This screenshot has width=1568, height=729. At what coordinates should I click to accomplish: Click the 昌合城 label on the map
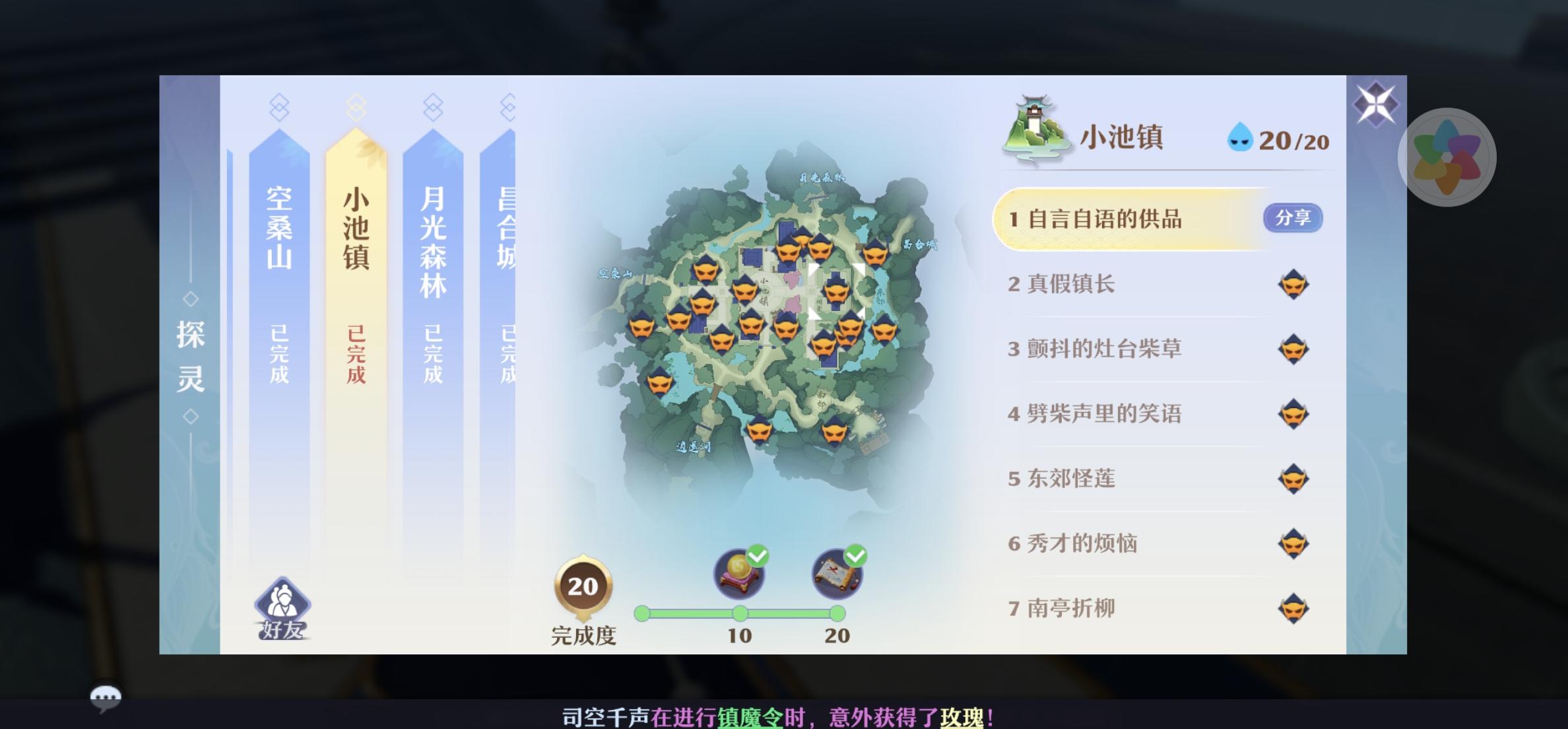click(919, 244)
